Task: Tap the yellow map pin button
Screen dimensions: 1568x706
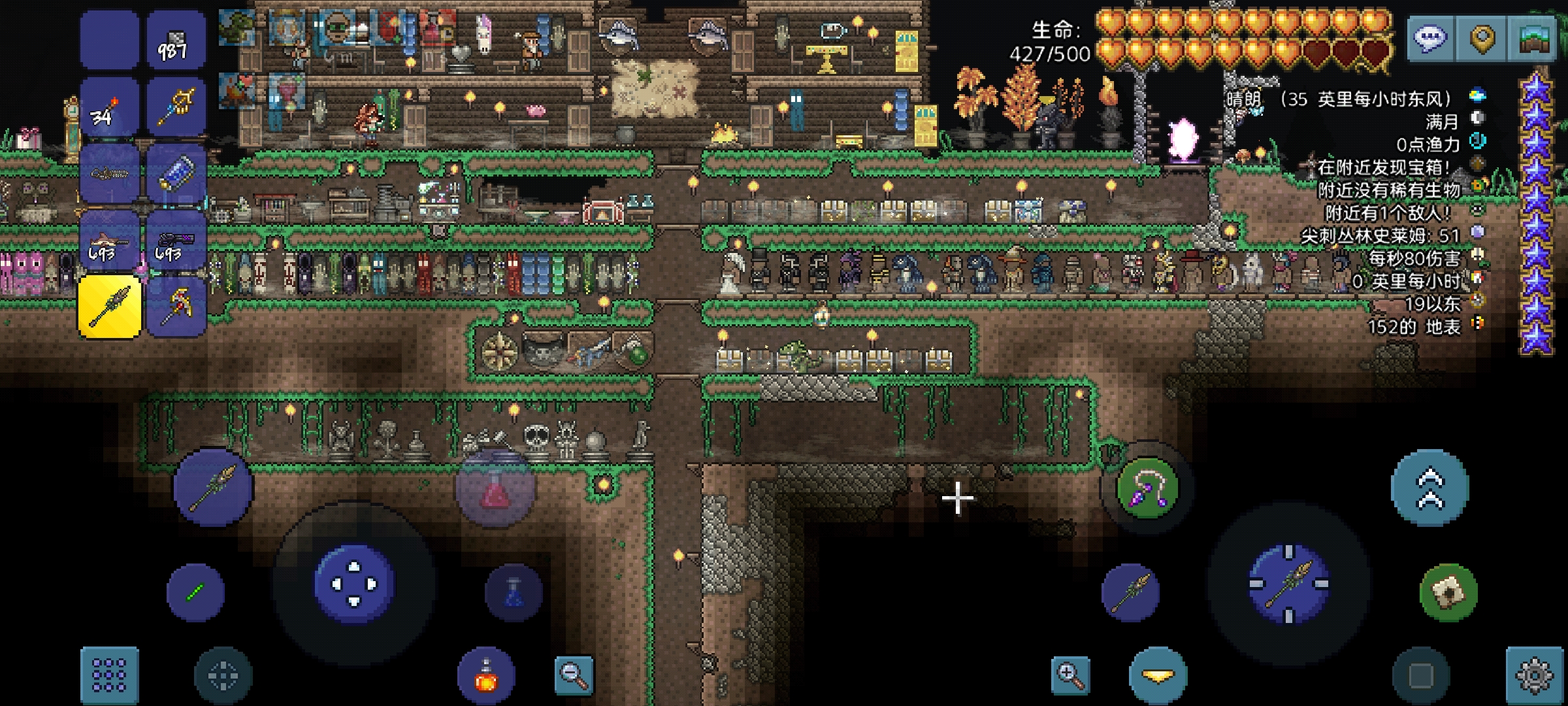Action: coord(1482,39)
